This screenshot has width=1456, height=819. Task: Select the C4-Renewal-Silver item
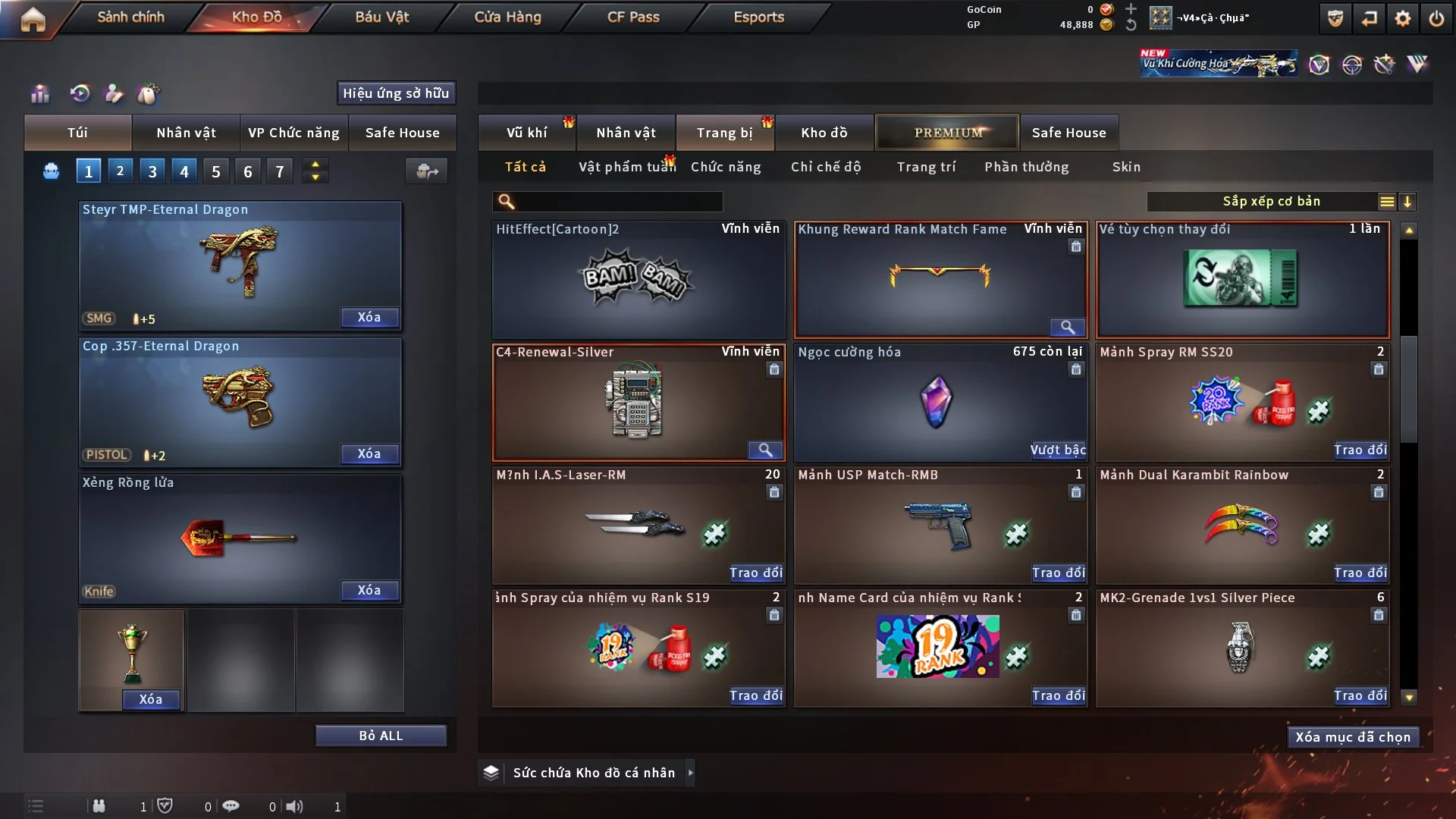[x=638, y=402]
